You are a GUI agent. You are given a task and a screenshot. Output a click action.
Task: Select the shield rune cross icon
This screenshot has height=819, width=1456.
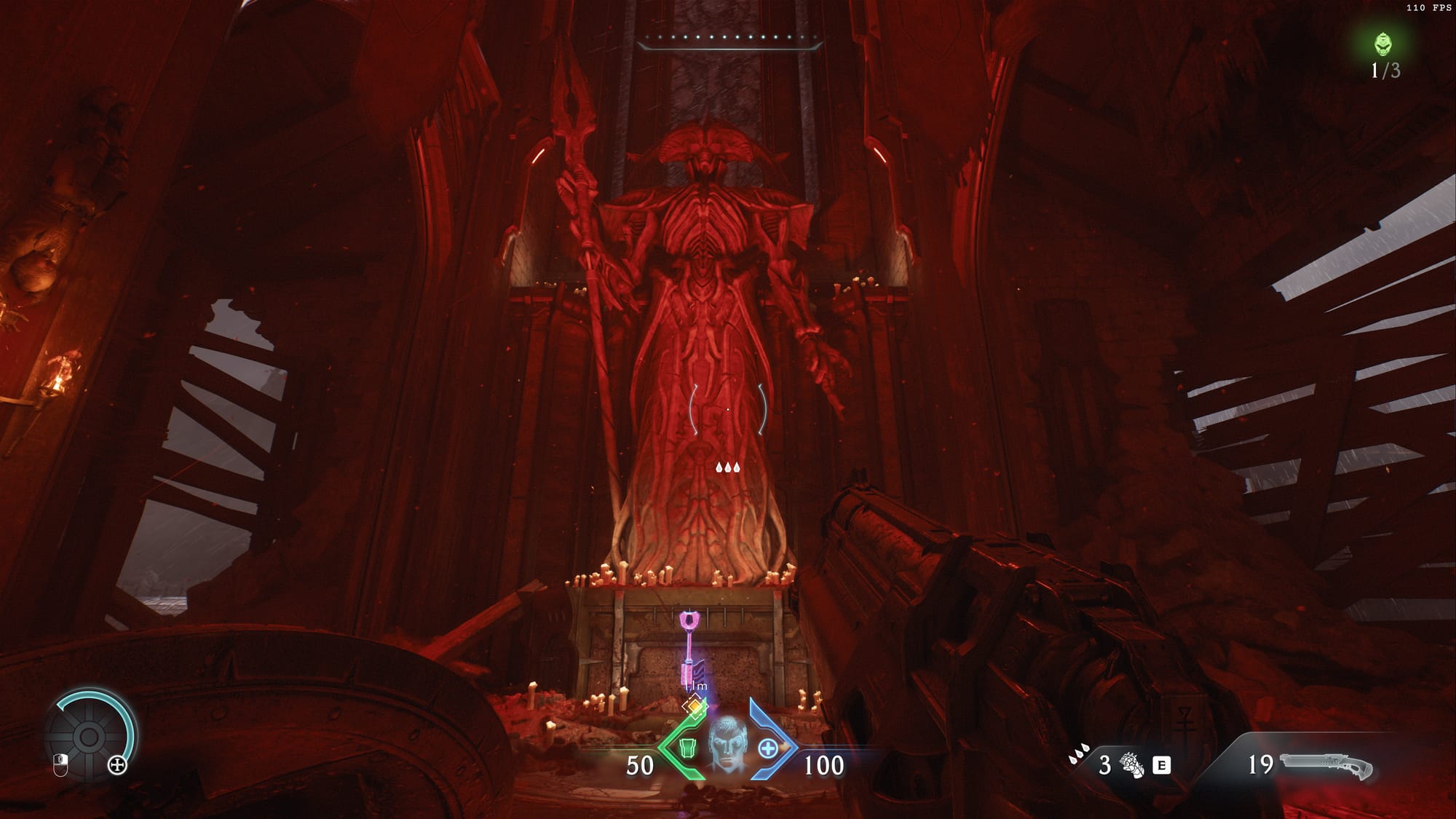click(x=117, y=765)
